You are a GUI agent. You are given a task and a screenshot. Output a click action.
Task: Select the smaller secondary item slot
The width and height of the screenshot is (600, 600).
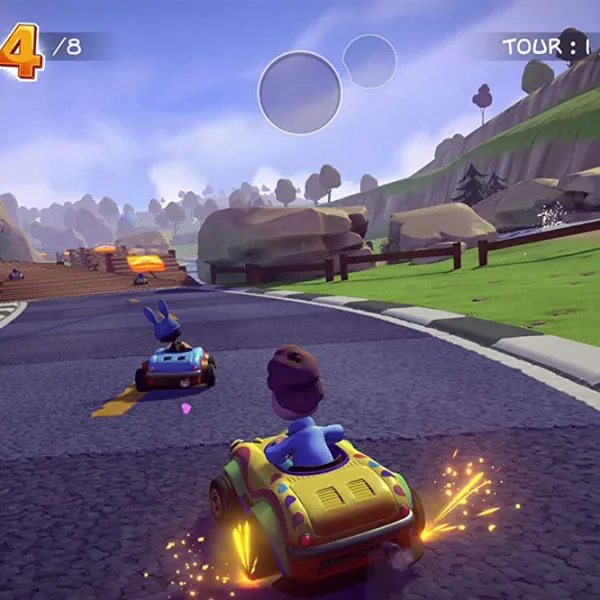tap(370, 61)
